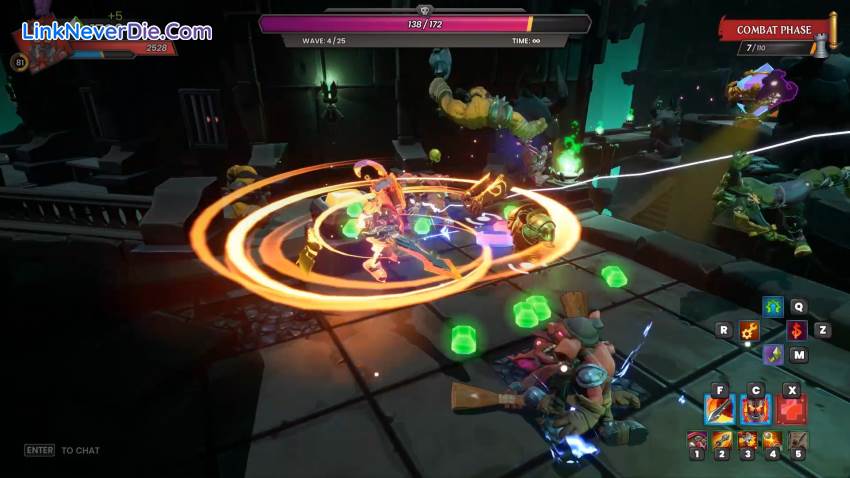Select hotbar slot one item

tap(697, 440)
